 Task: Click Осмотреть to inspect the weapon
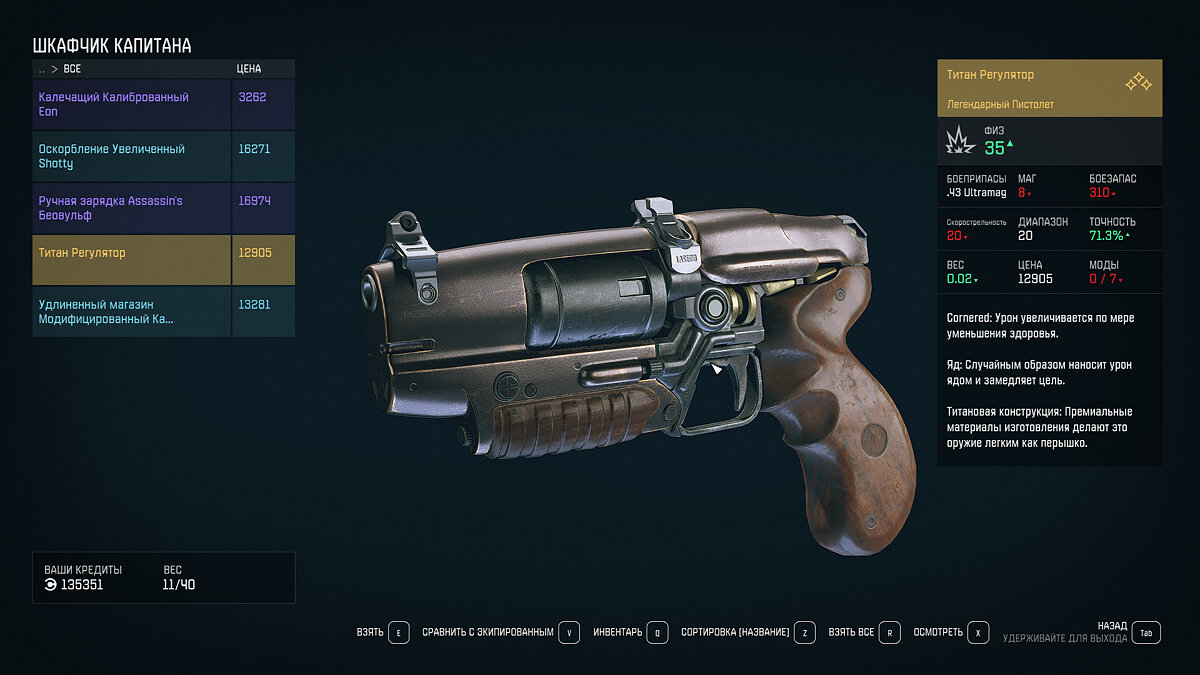pos(951,633)
